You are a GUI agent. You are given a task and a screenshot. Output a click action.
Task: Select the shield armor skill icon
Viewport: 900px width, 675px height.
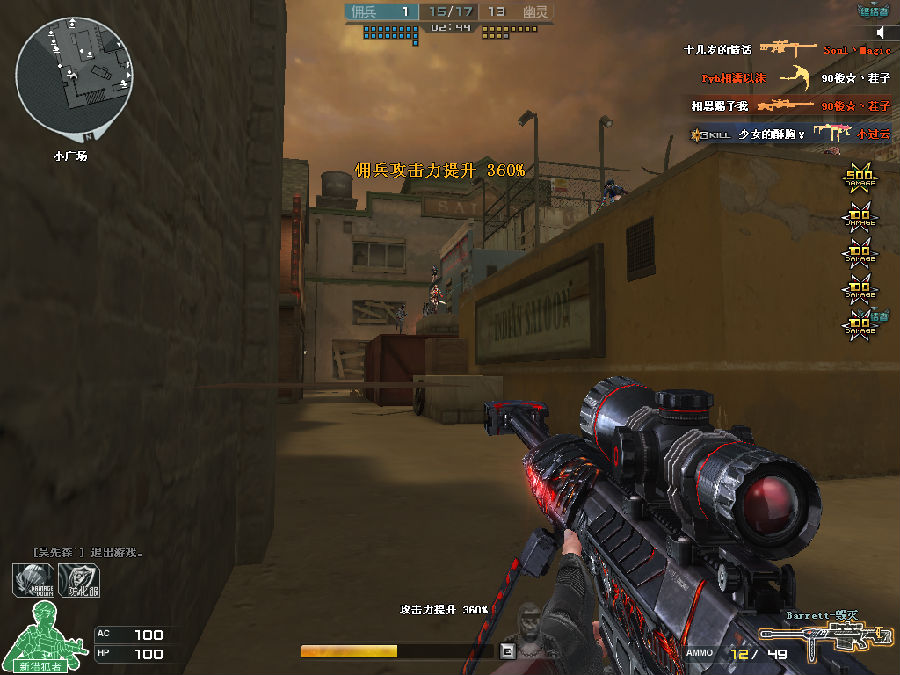(79, 580)
